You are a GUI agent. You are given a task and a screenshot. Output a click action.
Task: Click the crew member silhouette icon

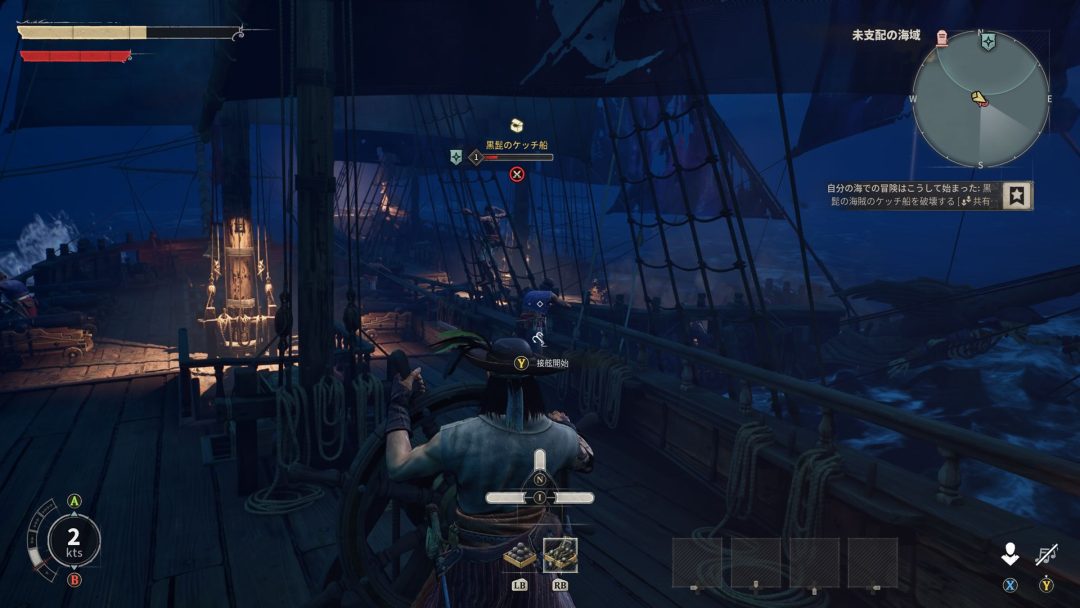click(1011, 554)
